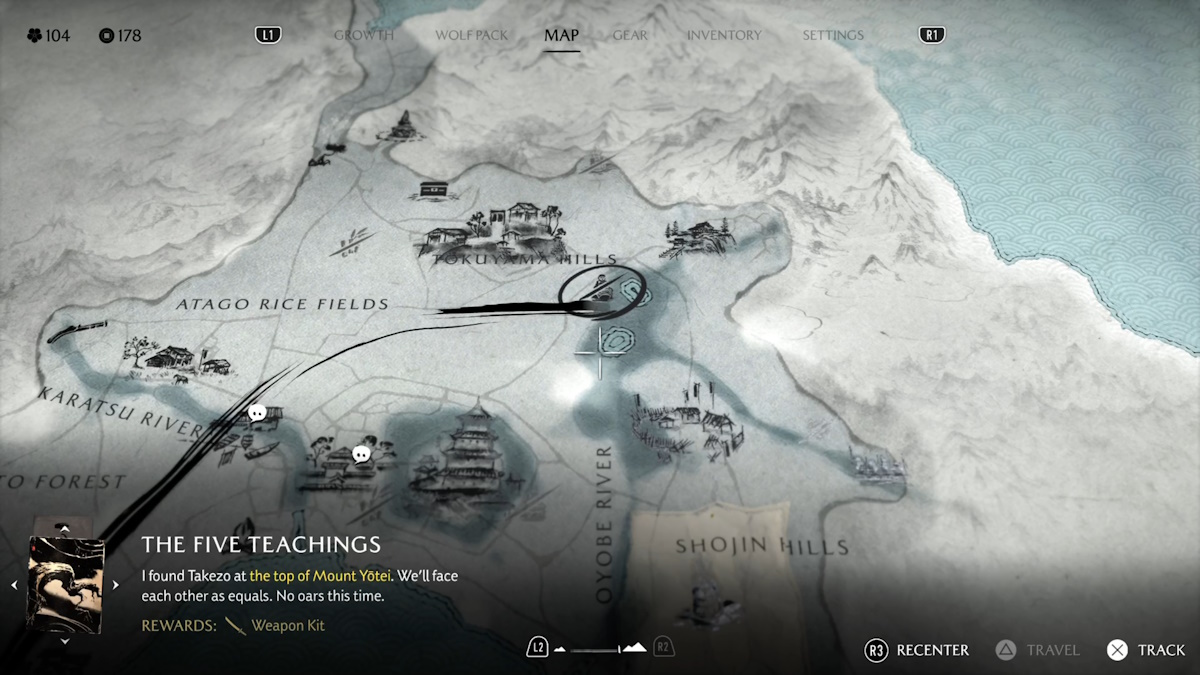
Task: Cycle to the previous quest card with left arrow
Action: pos(15,585)
